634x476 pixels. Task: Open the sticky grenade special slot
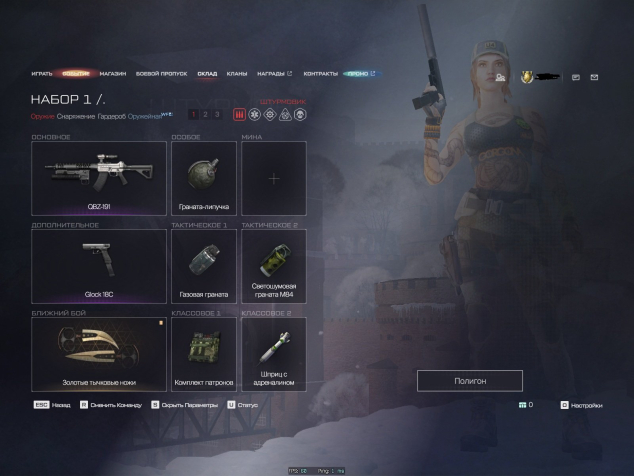[204, 178]
